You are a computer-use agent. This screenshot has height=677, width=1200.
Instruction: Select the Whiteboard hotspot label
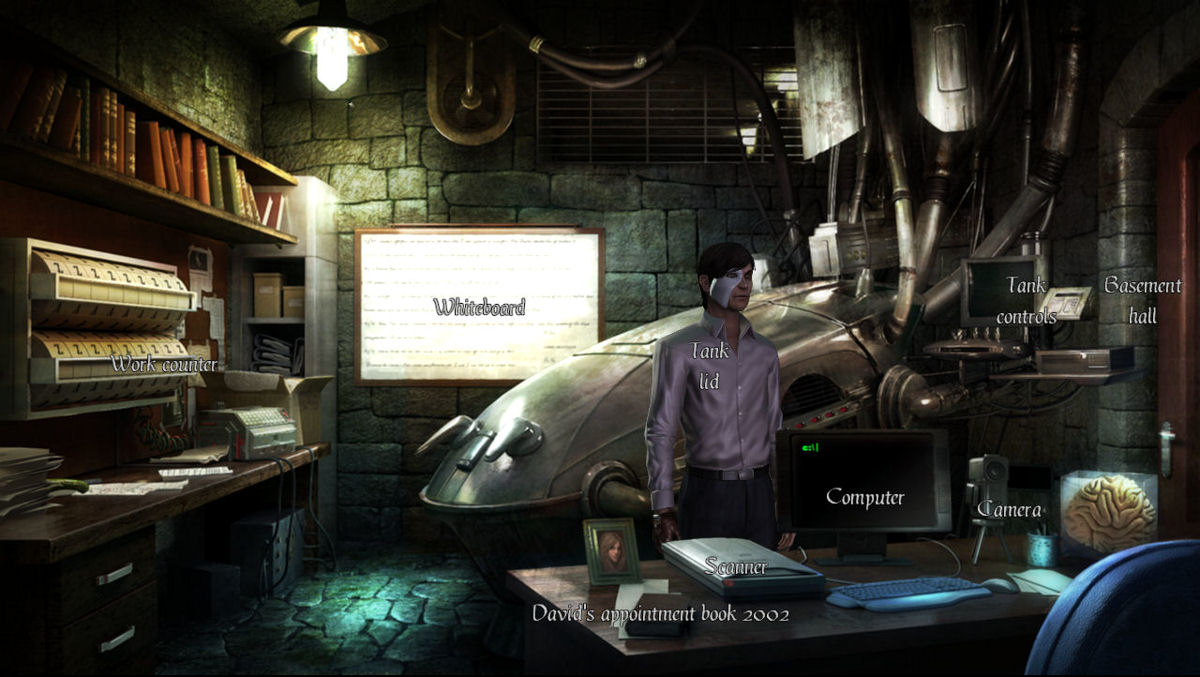coord(479,307)
